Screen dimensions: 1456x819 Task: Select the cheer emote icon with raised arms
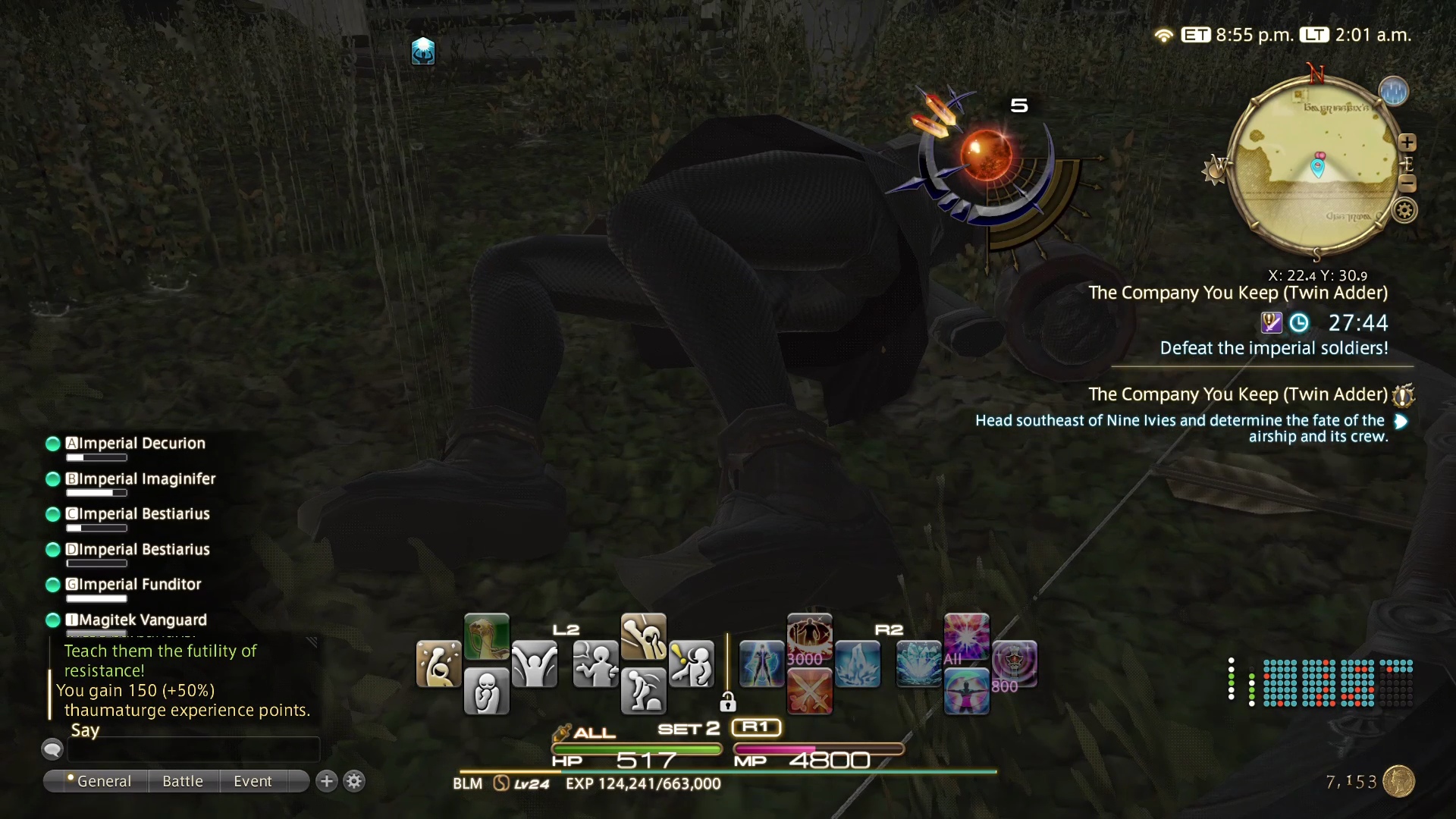tap(536, 665)
